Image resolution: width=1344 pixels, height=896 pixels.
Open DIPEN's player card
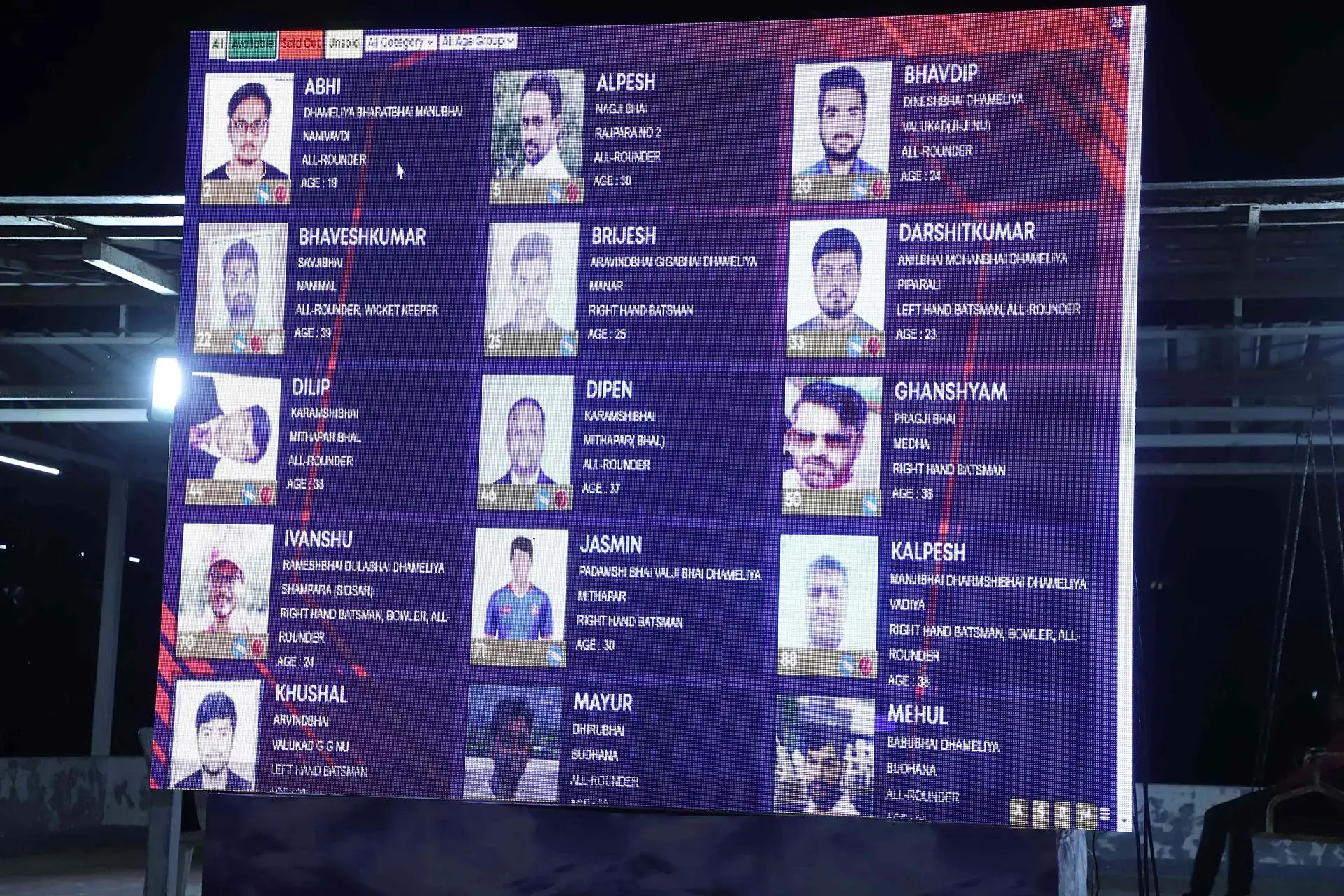point(609,390)
